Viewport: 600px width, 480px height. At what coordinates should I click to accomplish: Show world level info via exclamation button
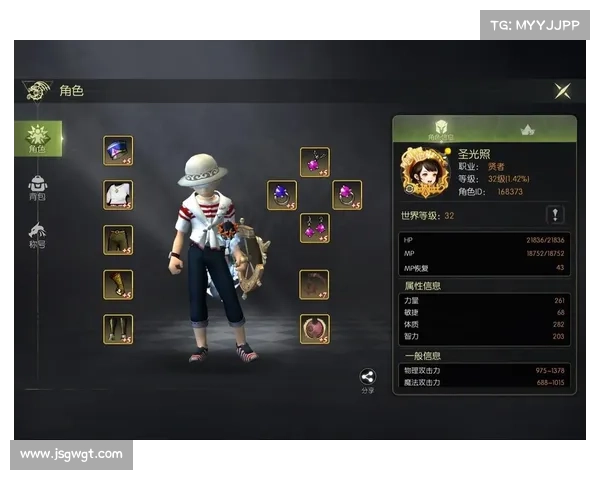[x=557, y=215]
